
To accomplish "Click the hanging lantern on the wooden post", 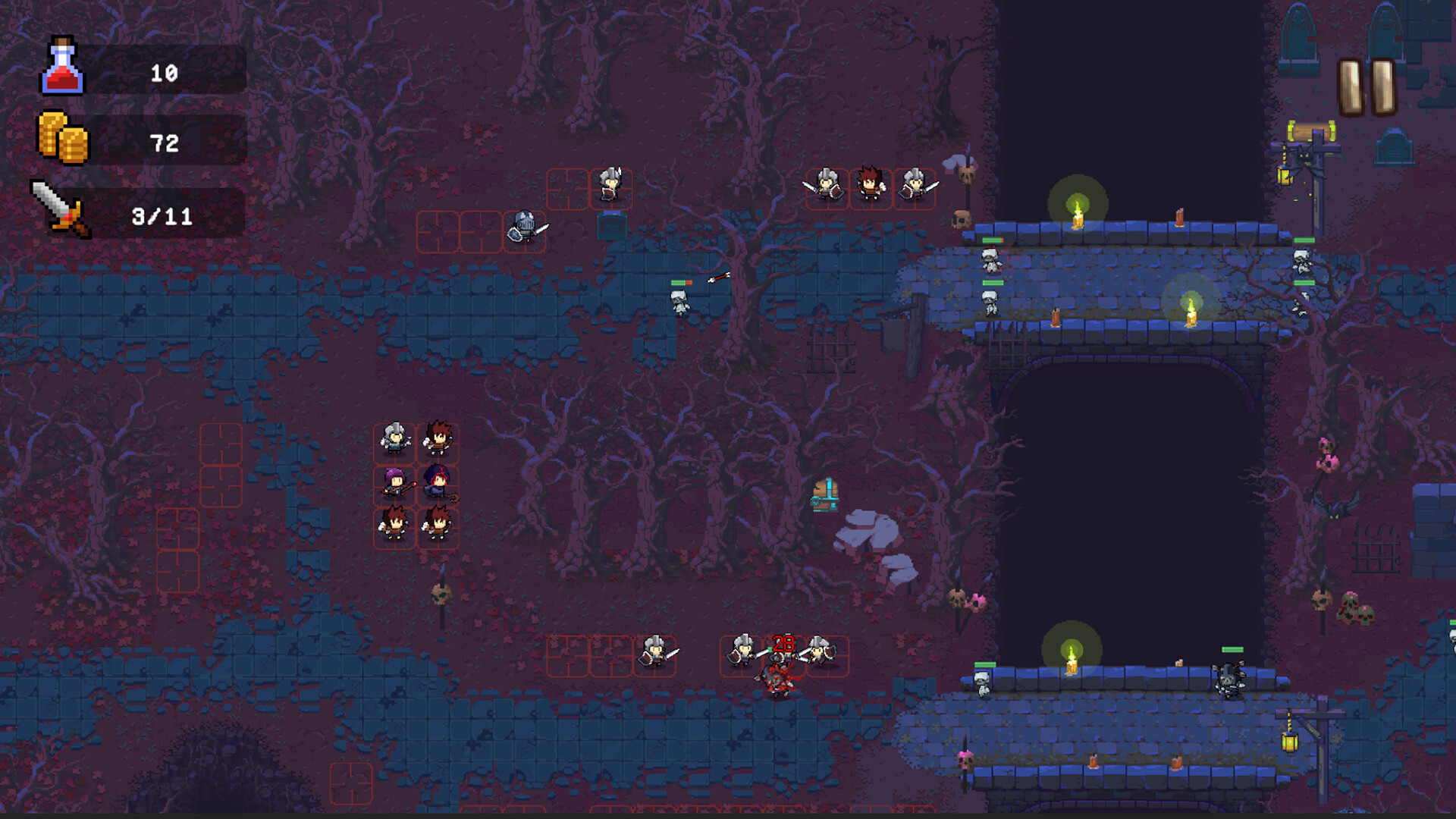I will click(x=1284, y=176).
